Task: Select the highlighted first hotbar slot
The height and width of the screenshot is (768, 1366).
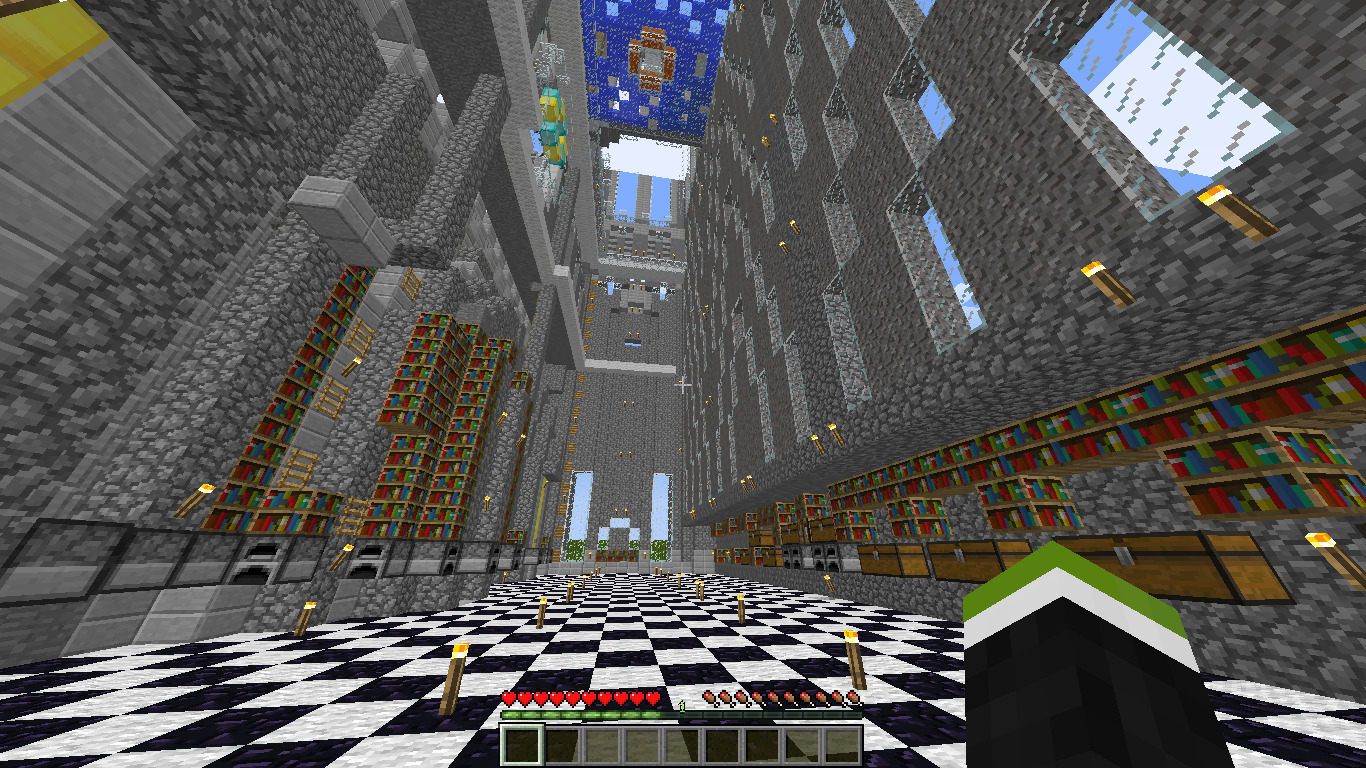Action: [522, 745]
